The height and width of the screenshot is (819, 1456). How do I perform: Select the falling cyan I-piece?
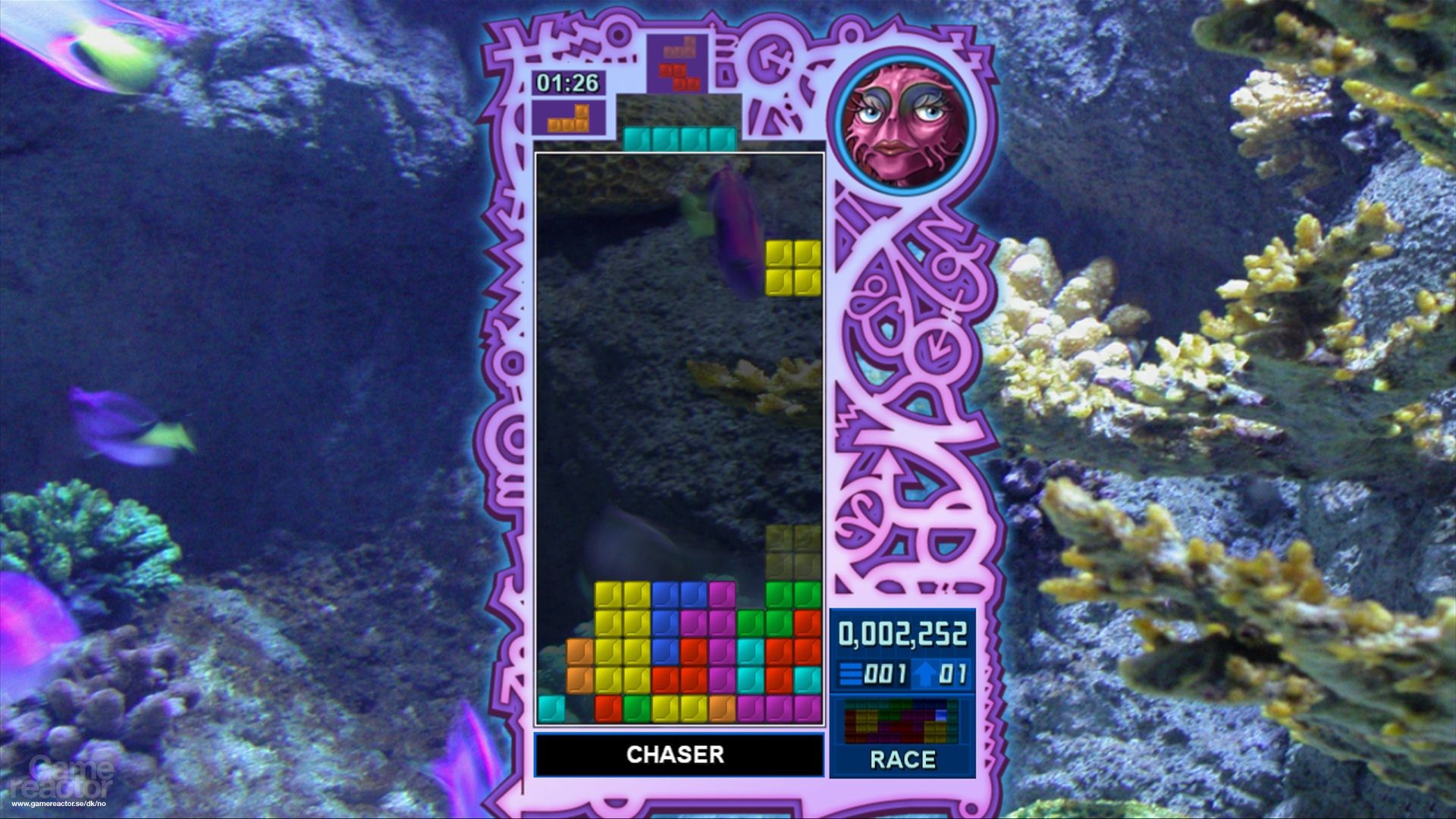point(679,139)
